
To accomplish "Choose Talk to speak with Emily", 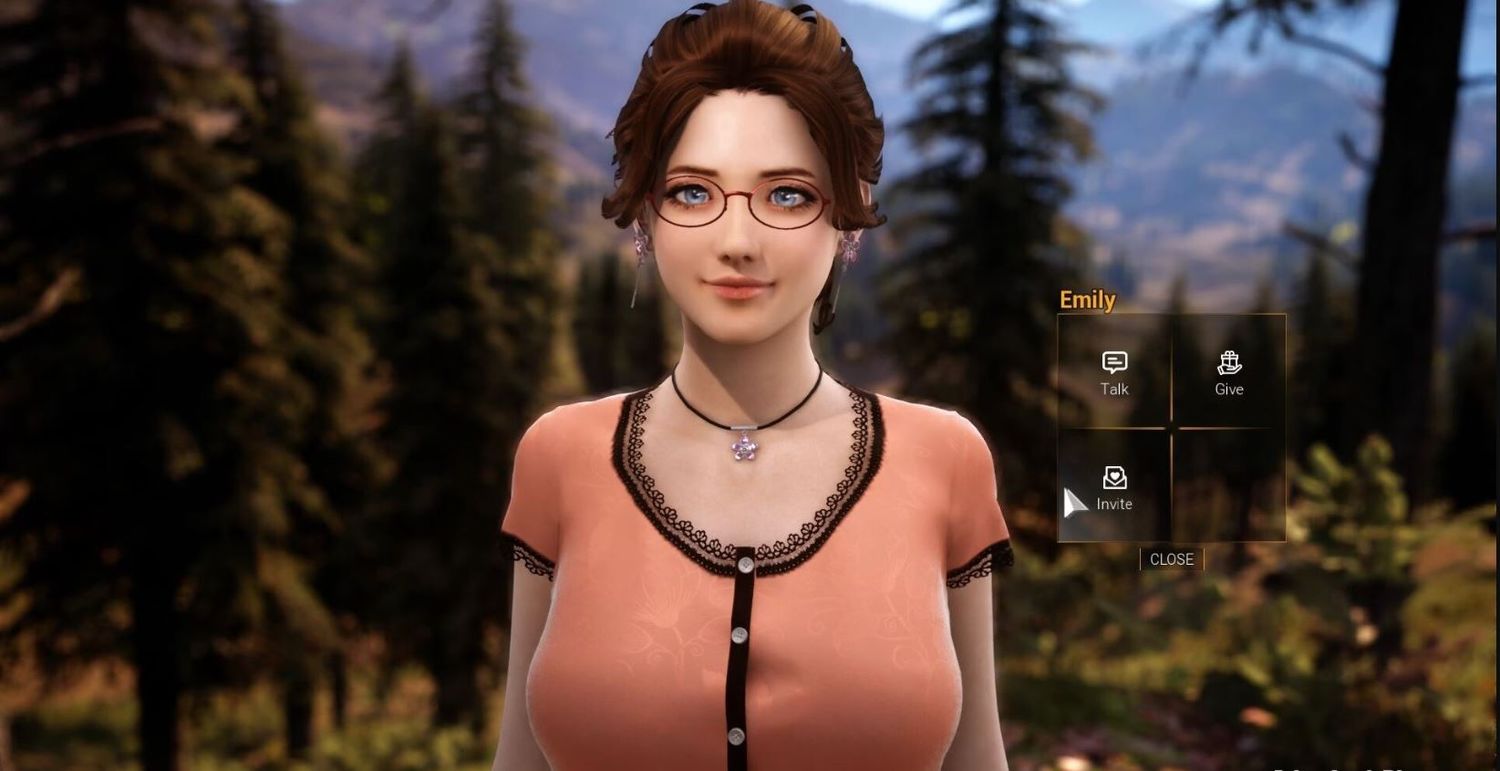I will 1114,373.
